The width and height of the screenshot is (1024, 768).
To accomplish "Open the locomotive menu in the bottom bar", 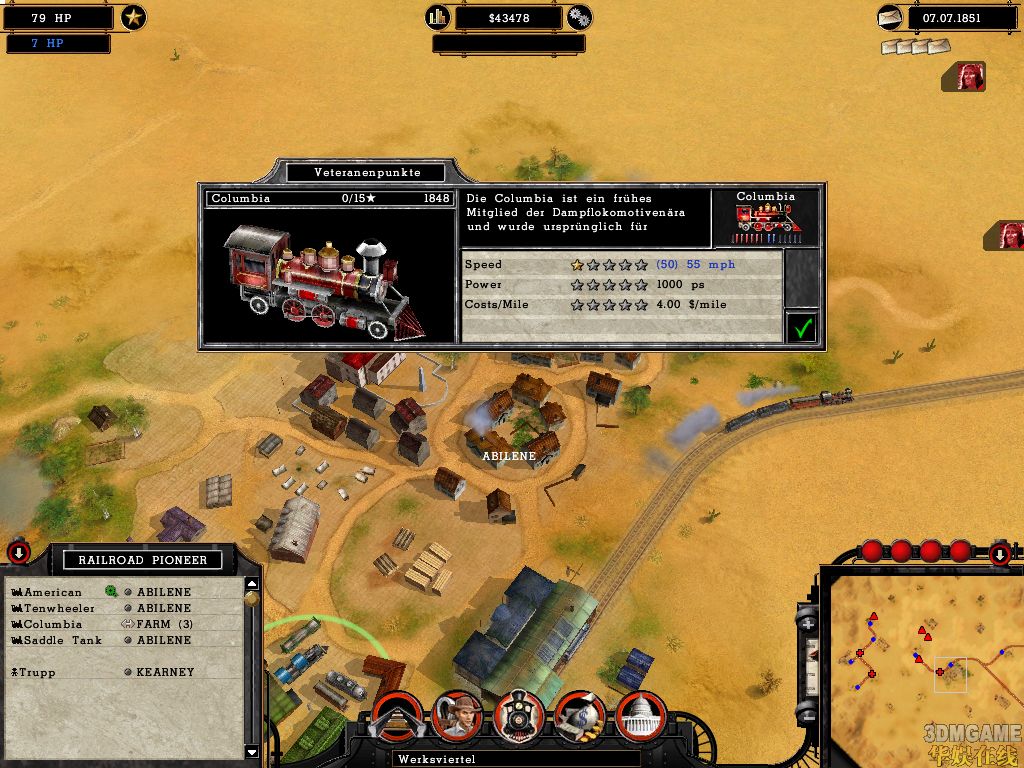I will (519, 716).
